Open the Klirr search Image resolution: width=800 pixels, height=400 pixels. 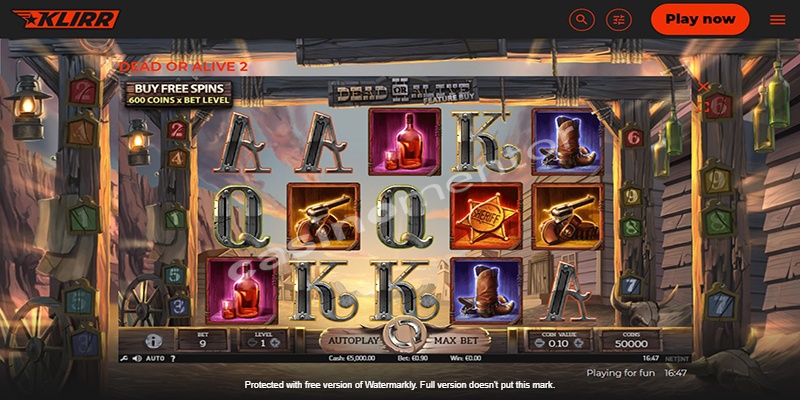tap(582, 19)
